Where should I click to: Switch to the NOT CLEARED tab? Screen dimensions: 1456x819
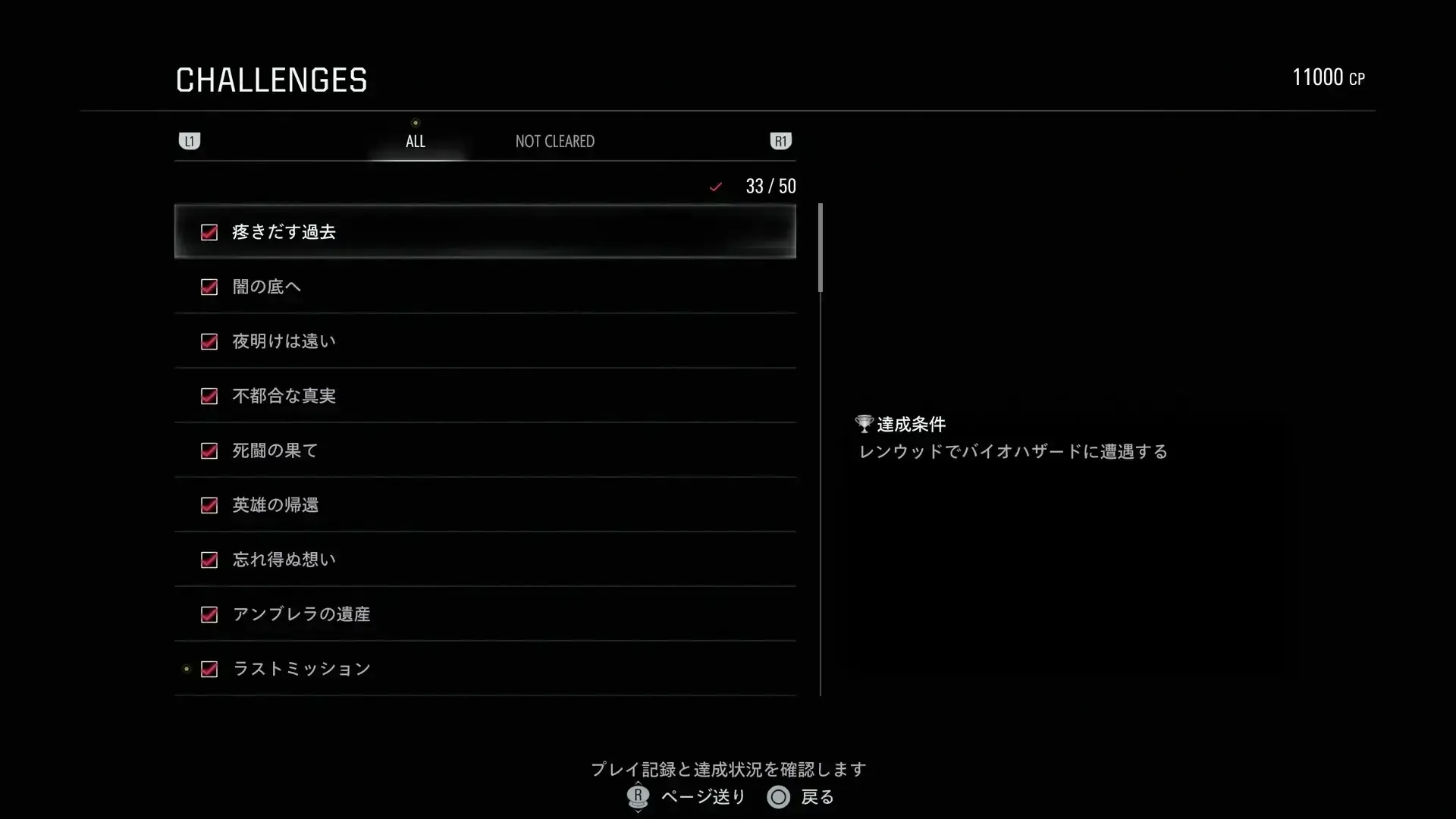[x=554, y=140]
